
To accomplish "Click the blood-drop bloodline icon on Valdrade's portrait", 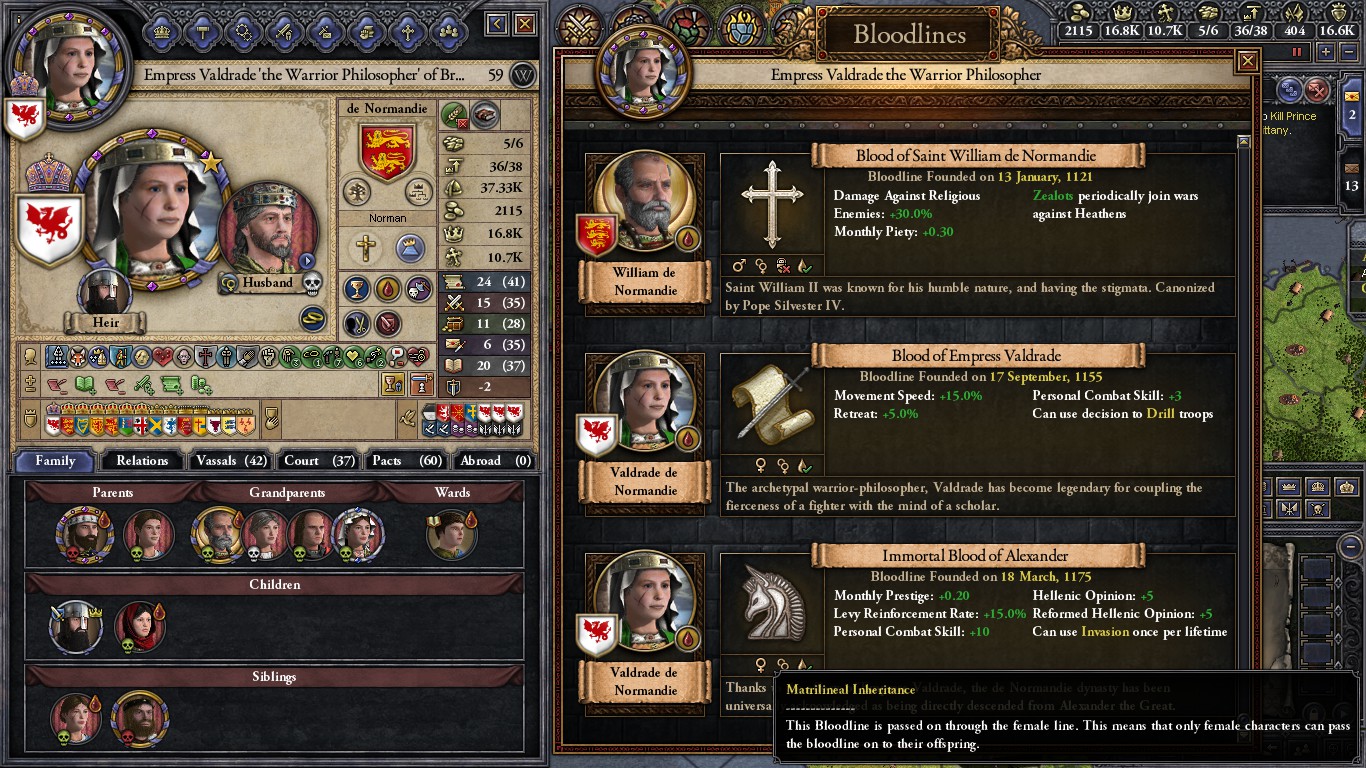I will pos(688,439).
